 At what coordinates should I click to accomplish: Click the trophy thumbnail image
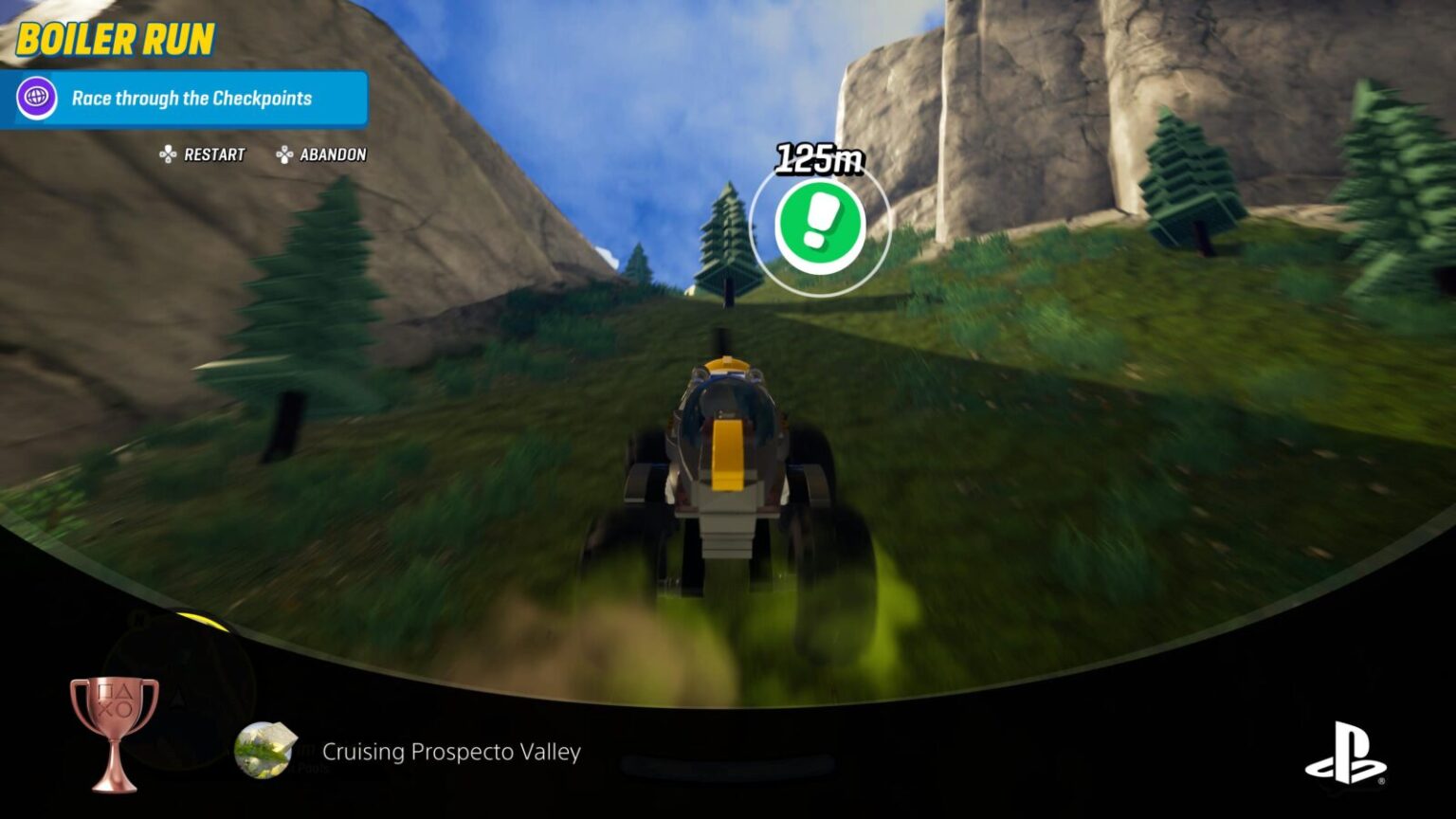pos(265,749)
